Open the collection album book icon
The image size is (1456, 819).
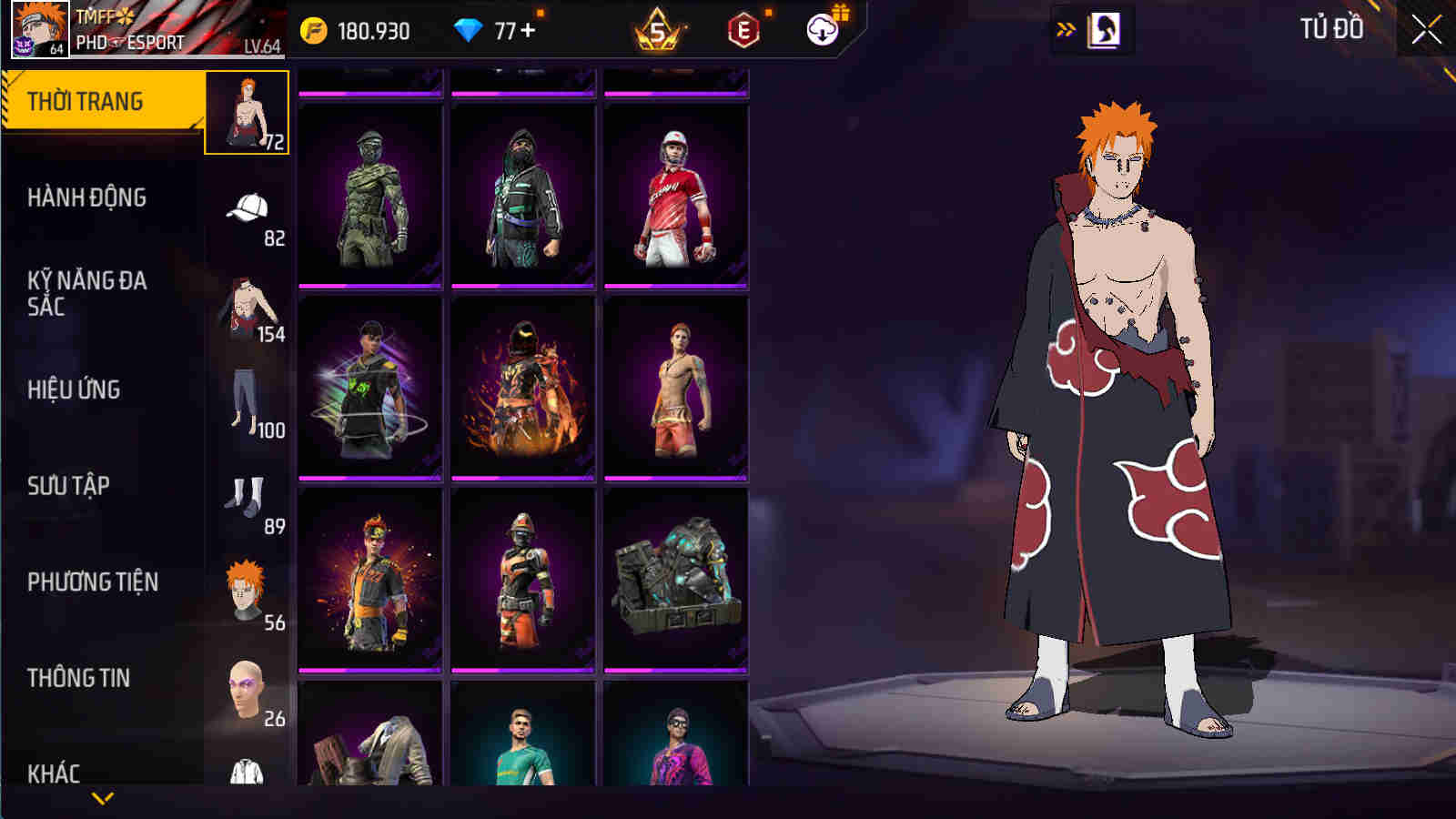[x=1102, y=27]
